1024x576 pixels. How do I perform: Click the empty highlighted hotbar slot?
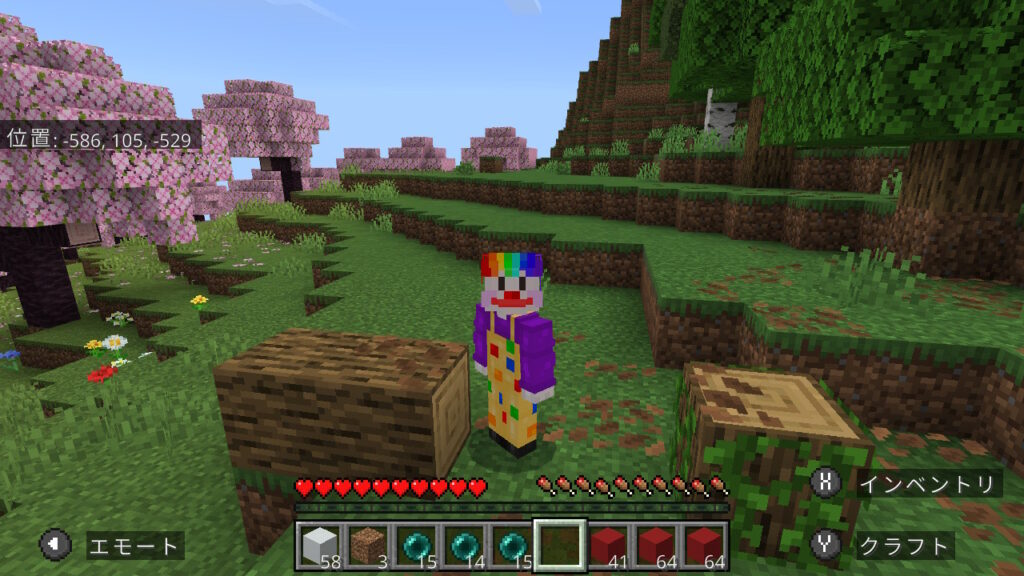(559, 545)
